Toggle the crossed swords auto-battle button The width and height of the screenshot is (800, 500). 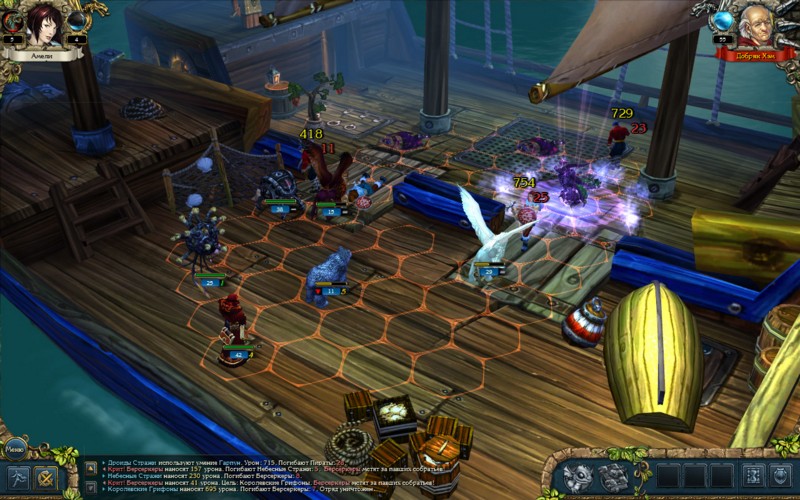click(44, 478)
